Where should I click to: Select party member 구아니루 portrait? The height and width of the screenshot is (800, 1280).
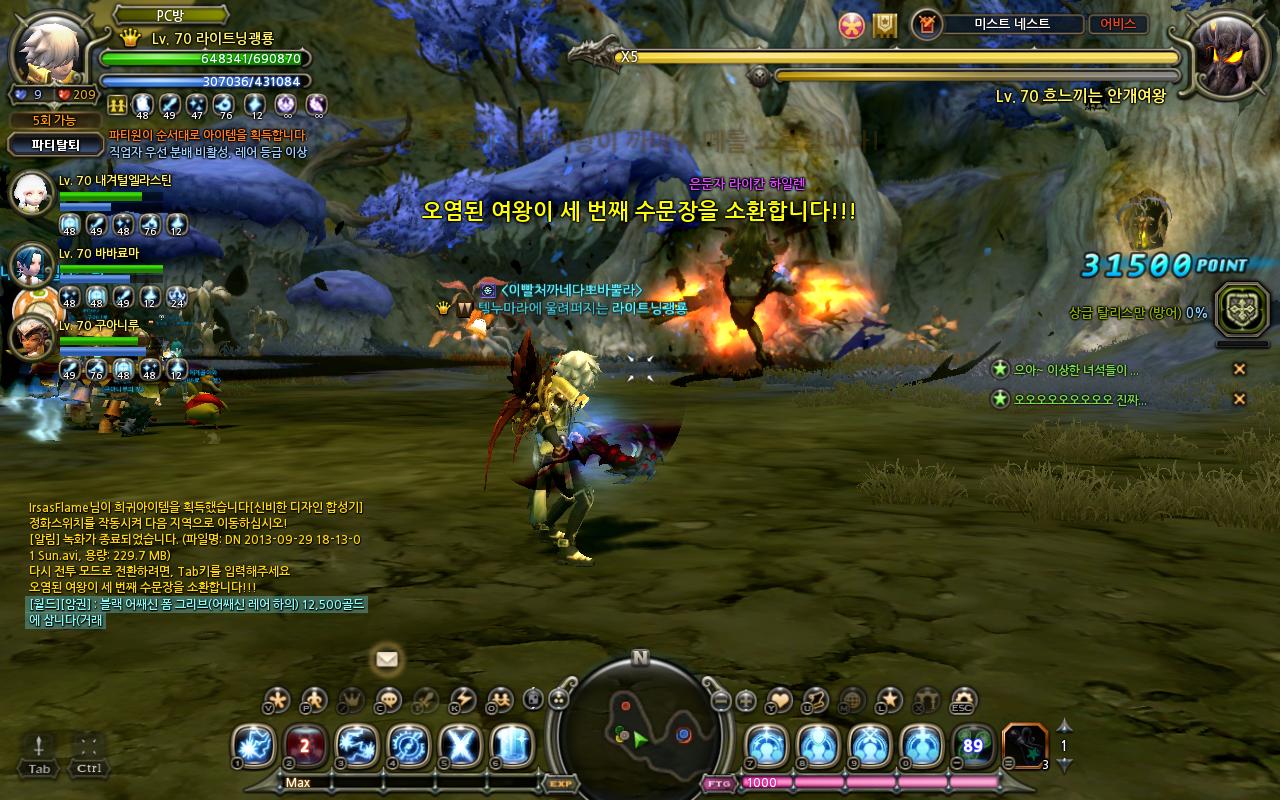click(x=30, y=336)
